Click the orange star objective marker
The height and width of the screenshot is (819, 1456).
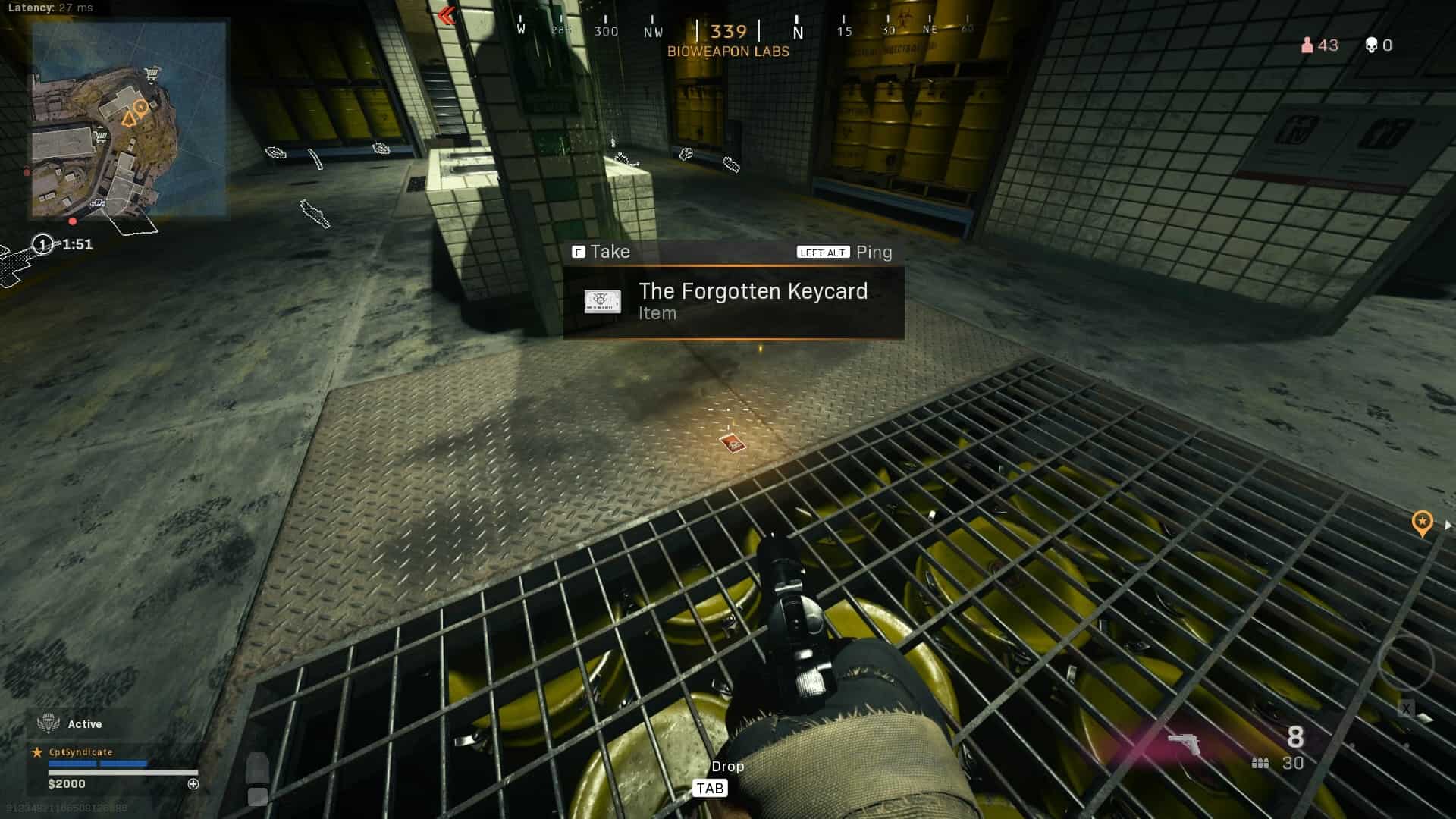pyautogui.click(x=1422, y=522)
